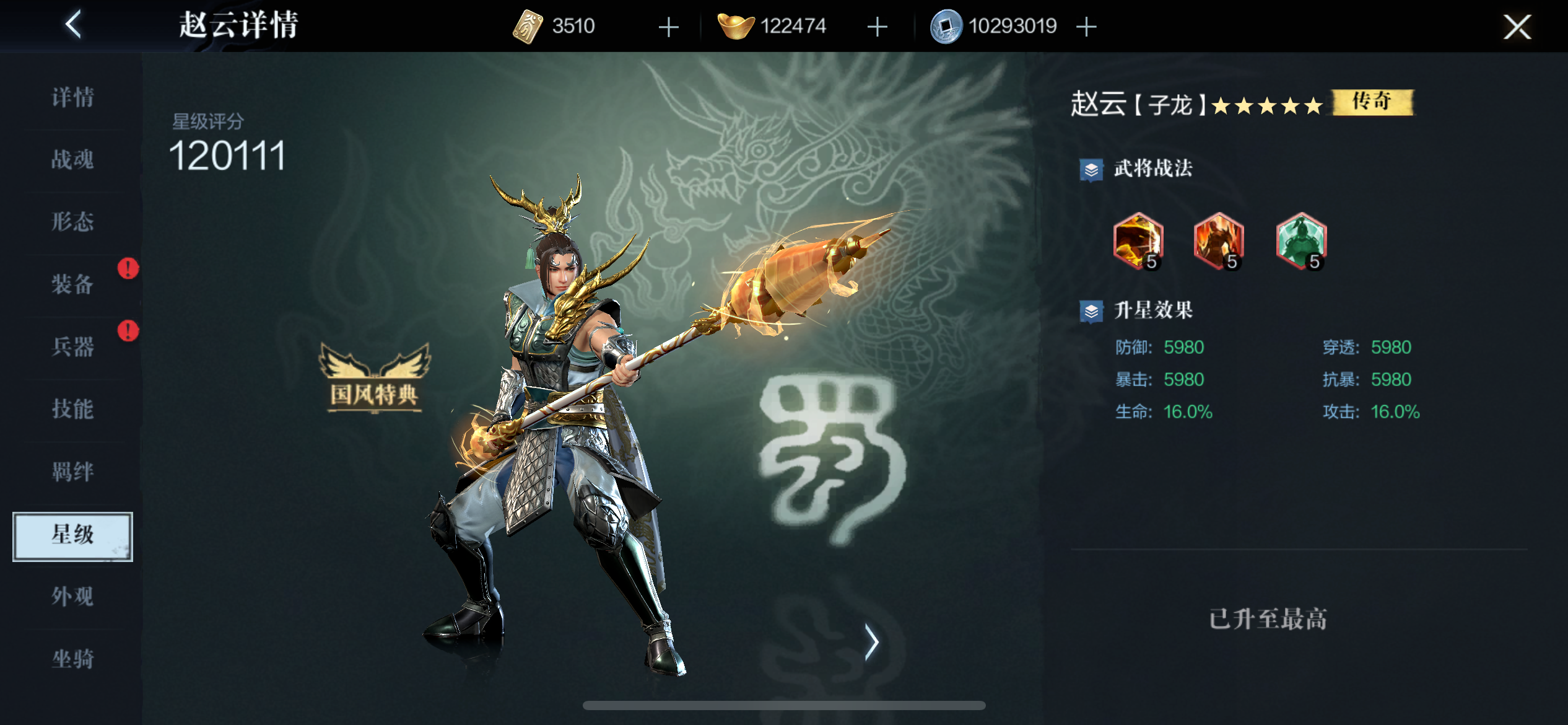The height and width of the screenshot is (725, 1568).
Task: Go back with the left arrow
Action: pyautogui.click(x=74, y=25)
